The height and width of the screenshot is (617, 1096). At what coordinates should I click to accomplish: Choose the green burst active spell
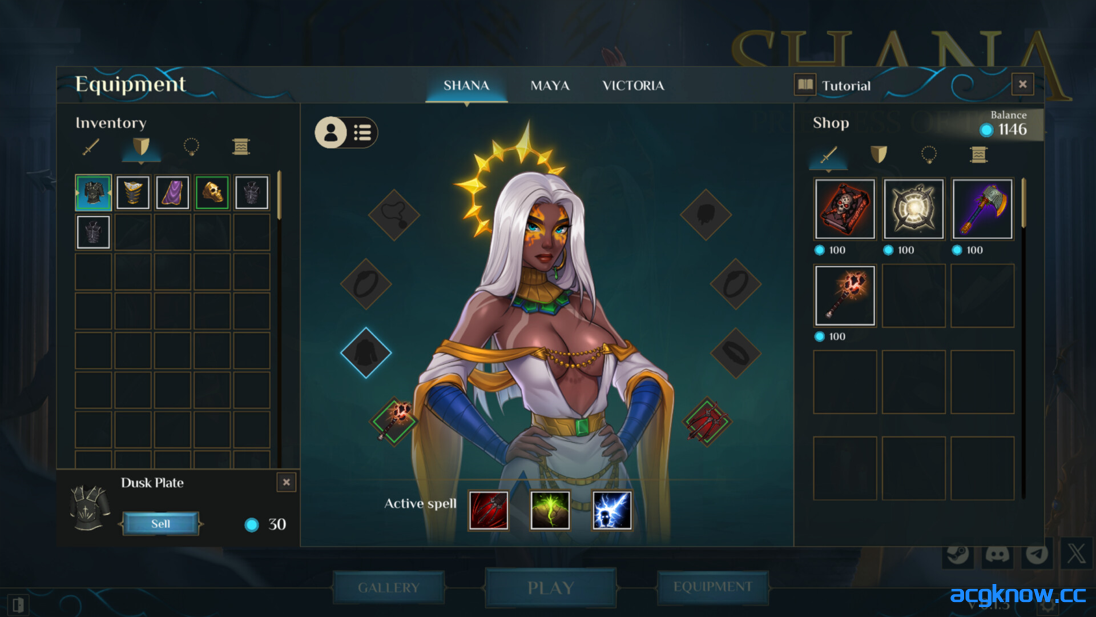(x=550, y=510)
